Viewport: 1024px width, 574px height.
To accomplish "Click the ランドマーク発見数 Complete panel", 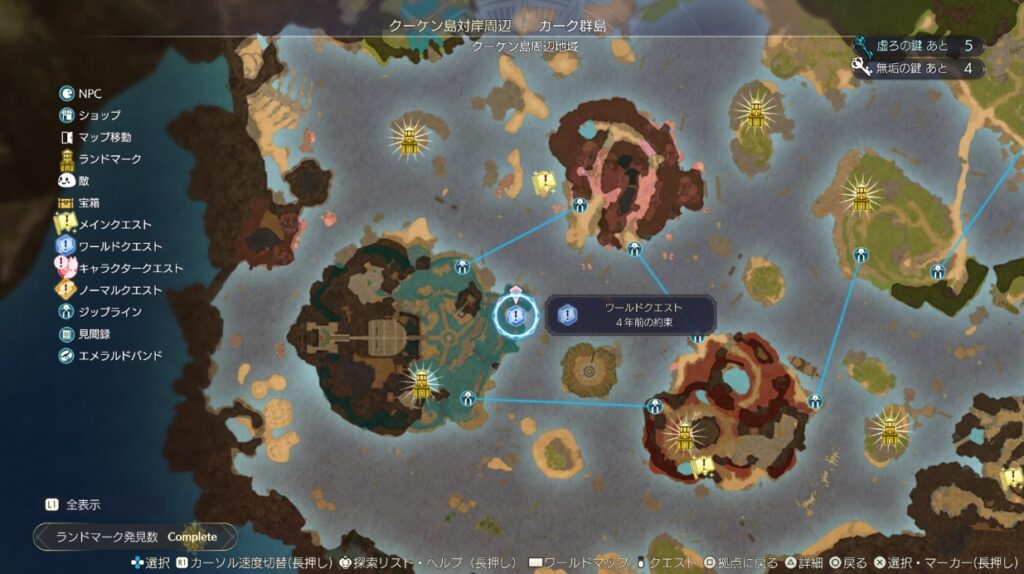I will (136, 537).
